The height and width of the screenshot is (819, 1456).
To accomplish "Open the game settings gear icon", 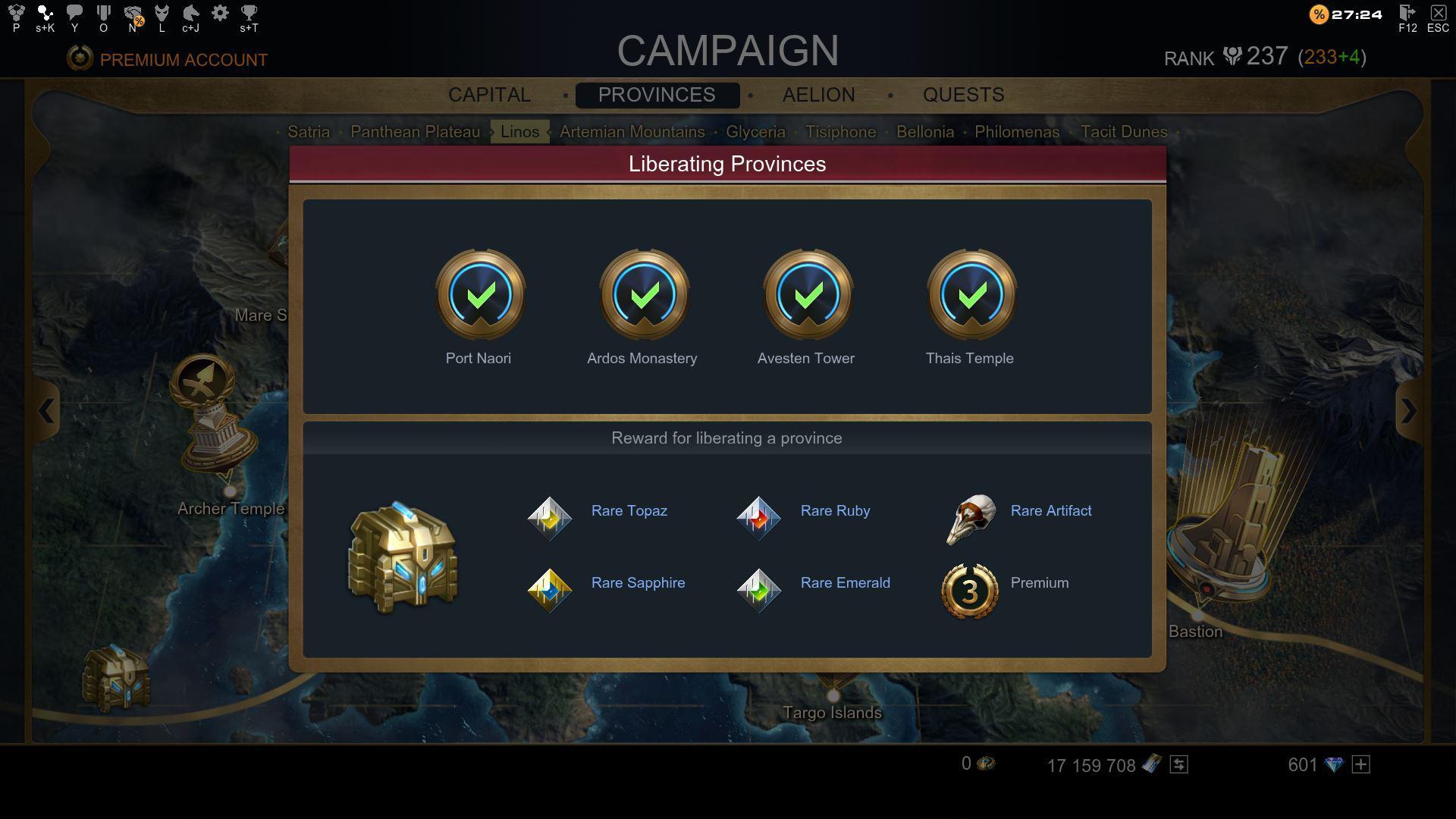I will tap(220, 11).
